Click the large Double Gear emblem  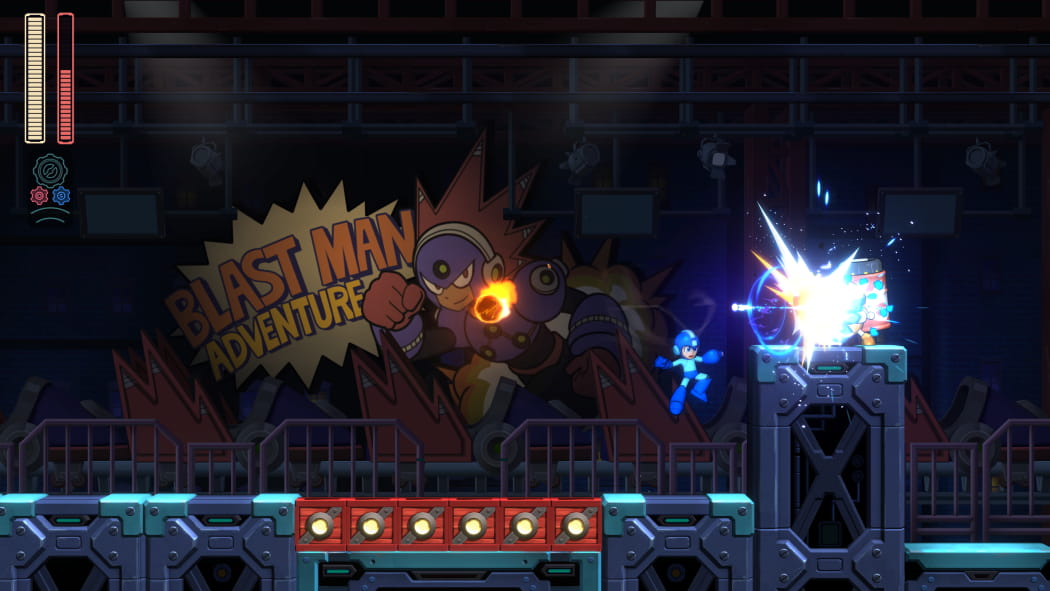pos(49,170)
